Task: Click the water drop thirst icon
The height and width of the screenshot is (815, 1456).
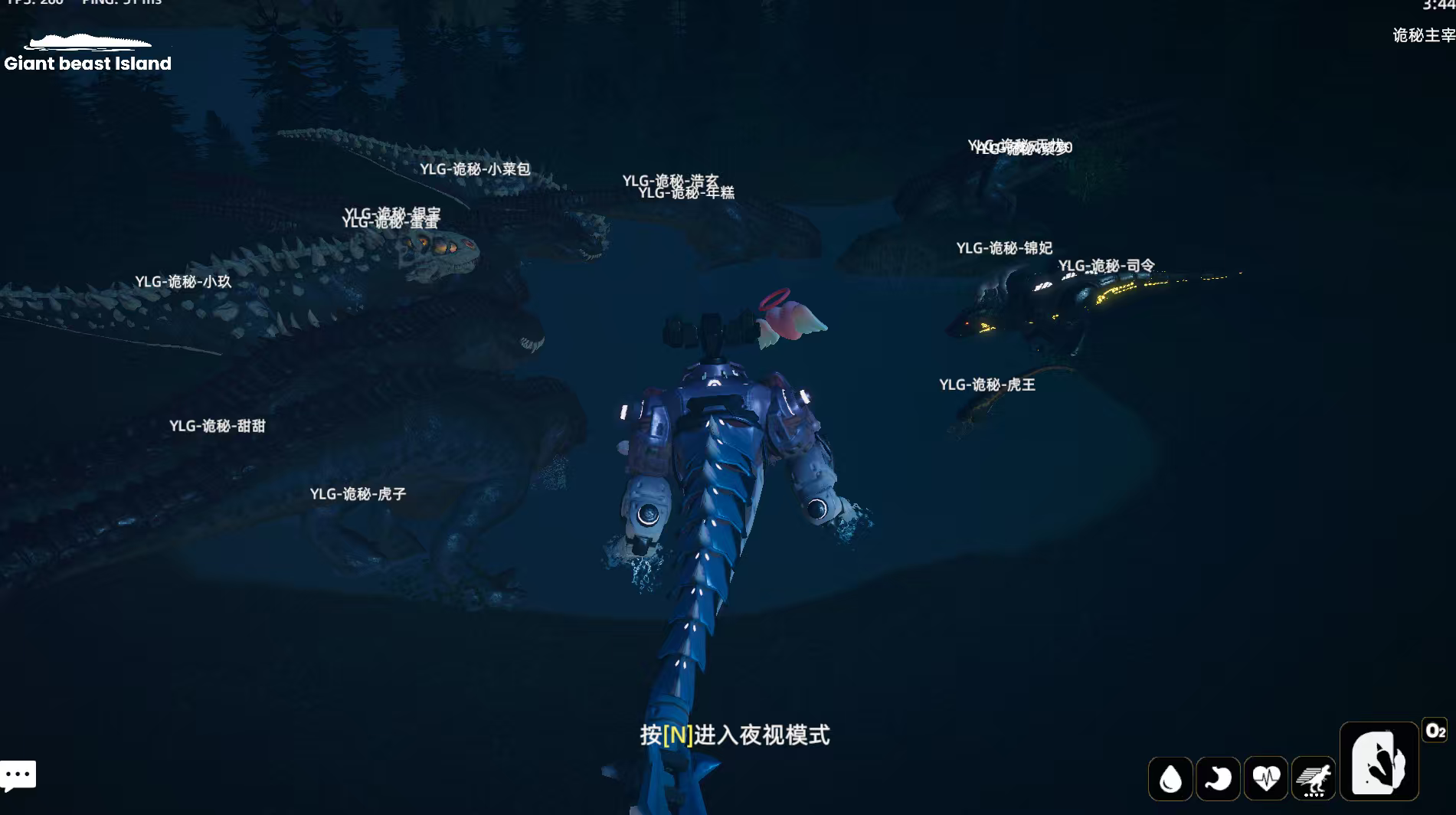Action: tap(1170, 778)
